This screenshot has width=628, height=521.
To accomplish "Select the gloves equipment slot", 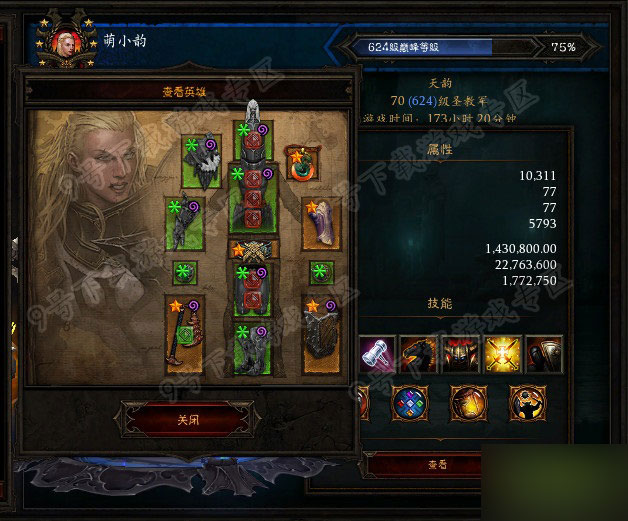I will [184, 223].
